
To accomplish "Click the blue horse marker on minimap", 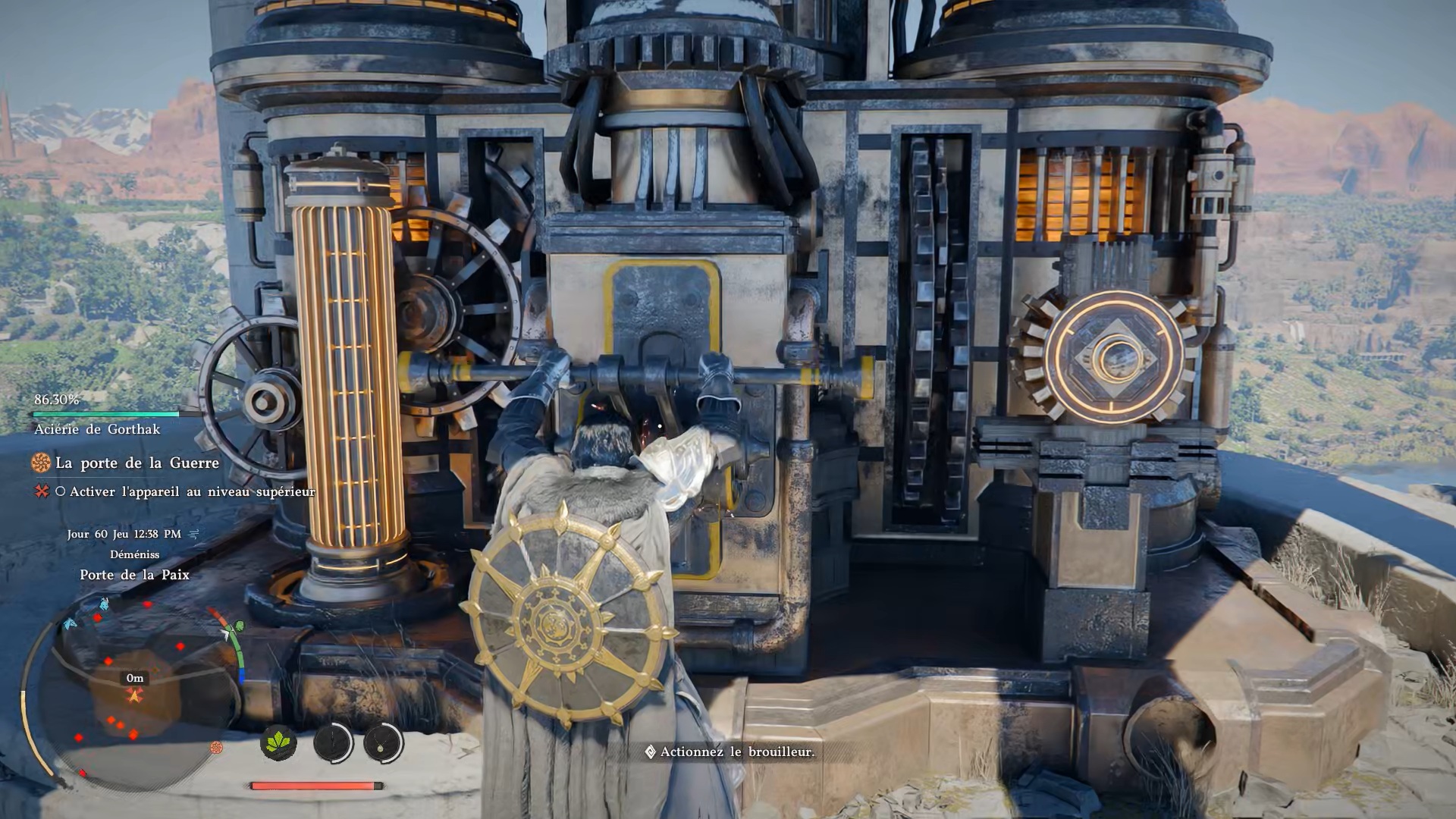I will (x=103, y=604).
